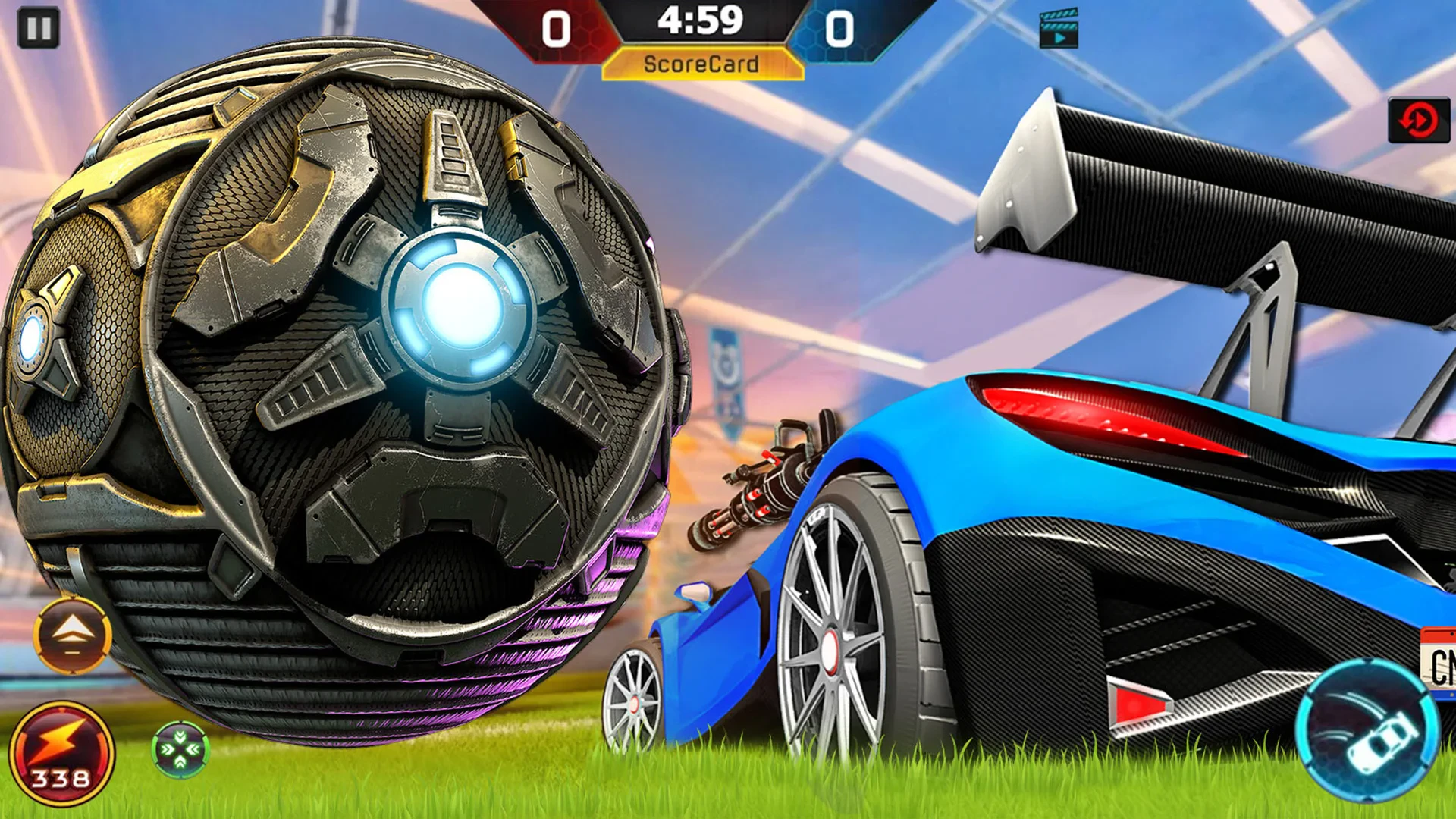Tap the clapperboard replay icon
The image size is (1456, 819).
(x=1059, y=29)
